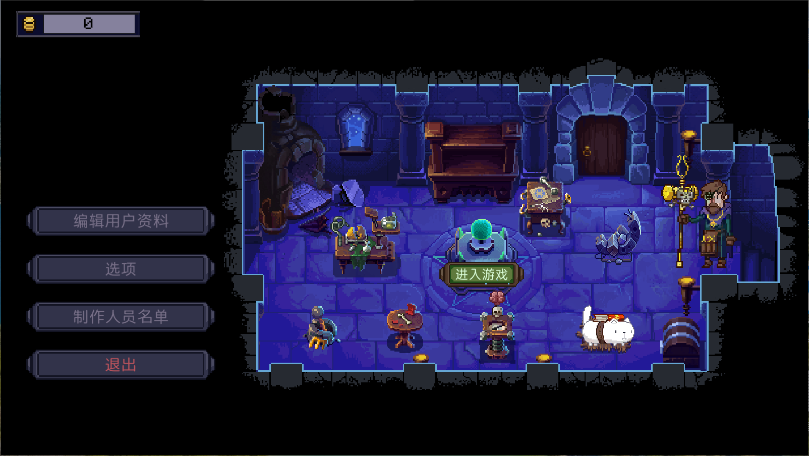Viewport: 809px width, 456px height.
Task: Choose 退出 to quit the game
Action: (x=121, y=365)
